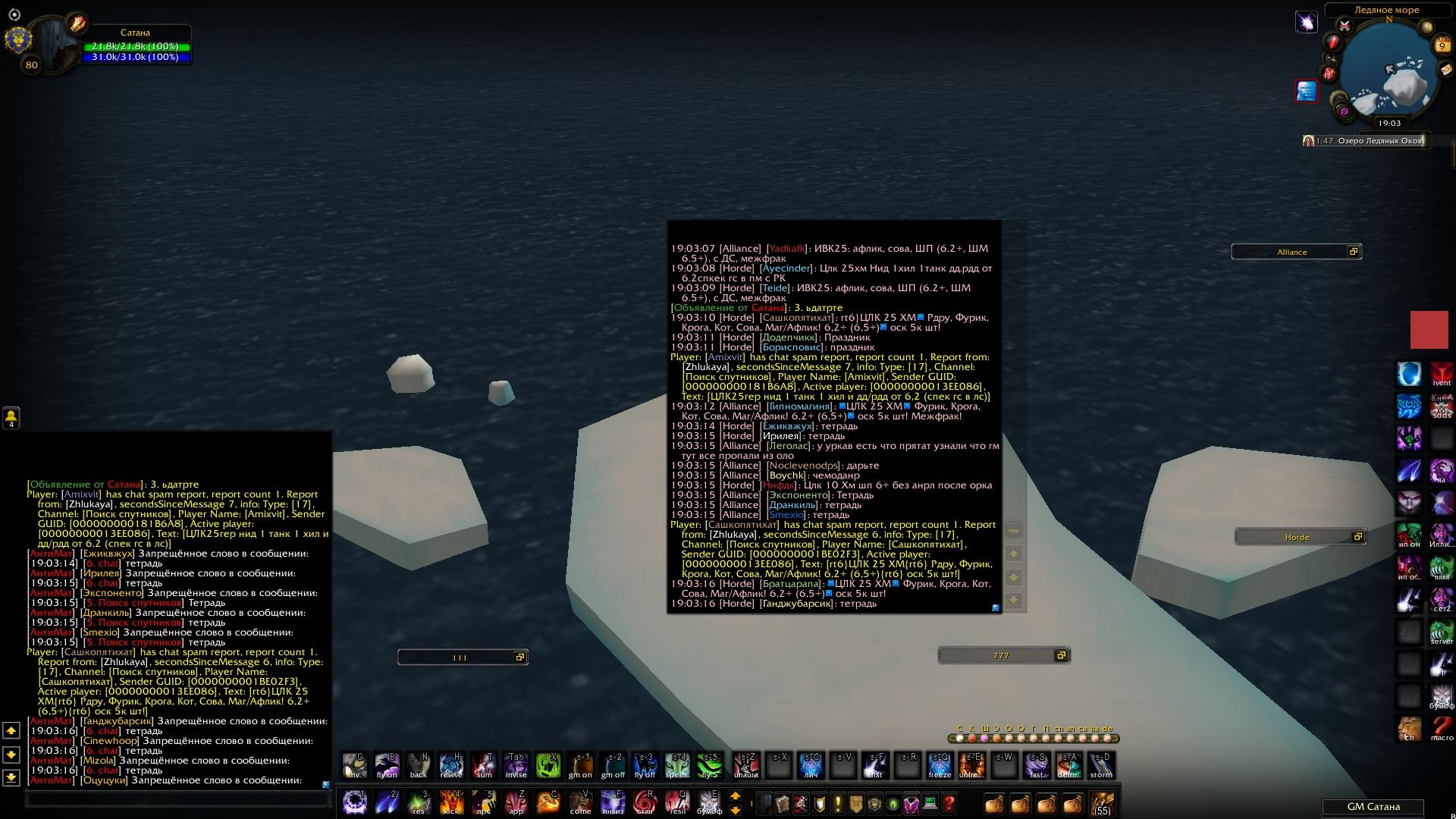Focus the chat input box

(178, 799)
